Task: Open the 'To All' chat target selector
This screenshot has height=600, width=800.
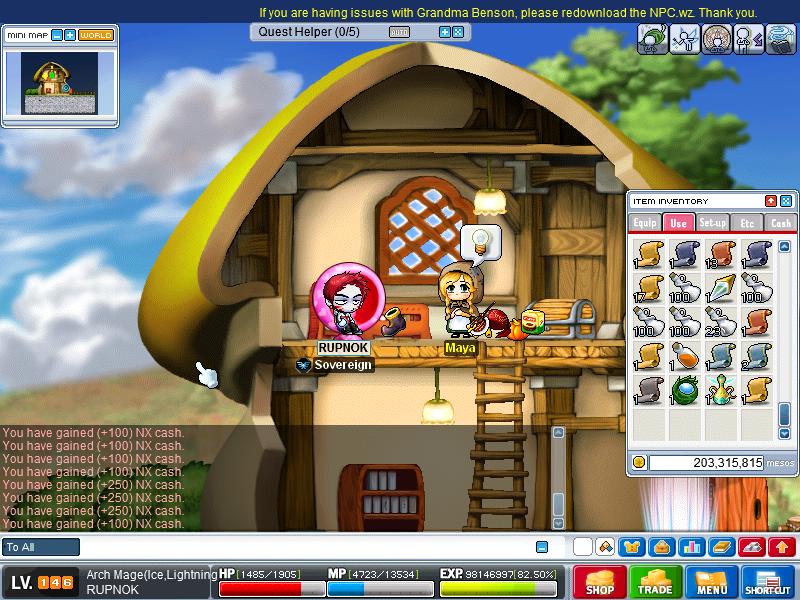Action: point(41,547)
